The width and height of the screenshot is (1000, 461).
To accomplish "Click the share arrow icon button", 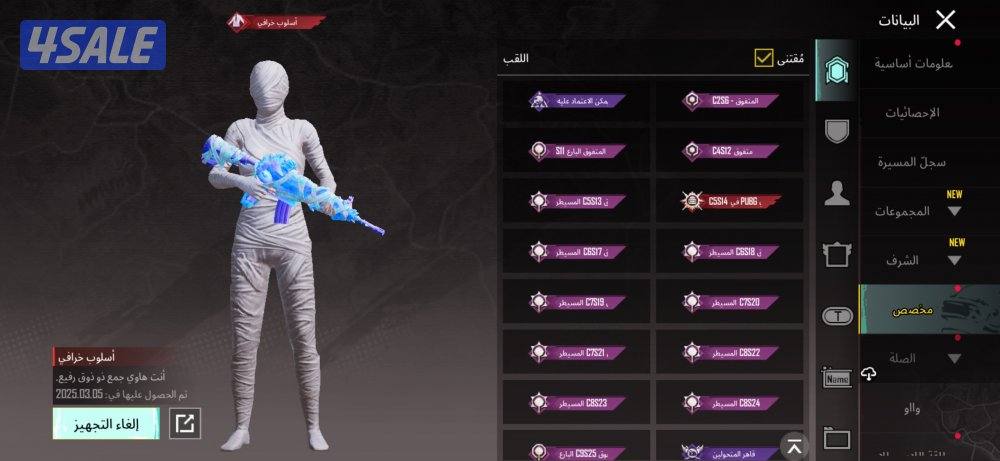I will click(x=185, y=423).
